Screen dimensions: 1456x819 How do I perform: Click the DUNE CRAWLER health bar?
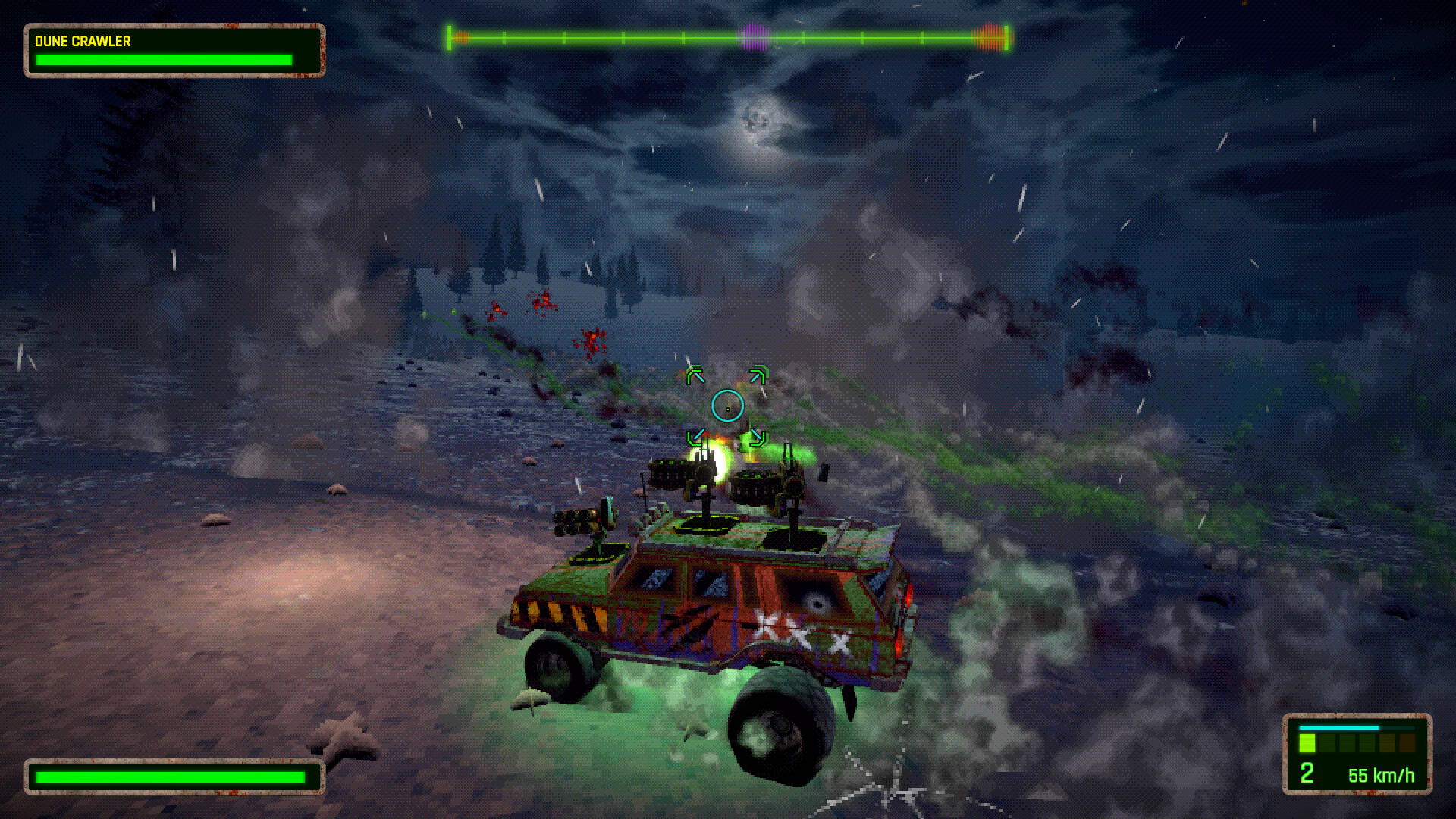coord(163,60)
